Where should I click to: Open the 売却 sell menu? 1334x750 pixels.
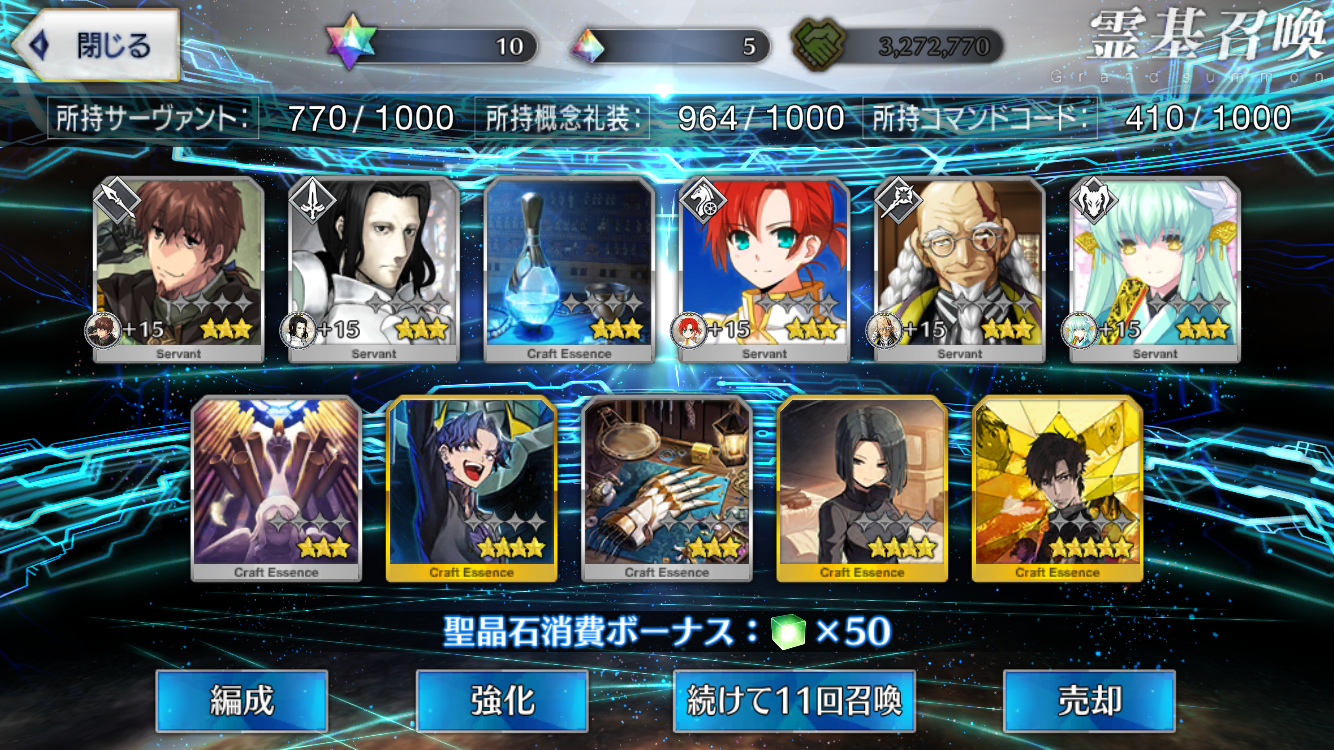pyautogui.click(x=1089, y=700)
